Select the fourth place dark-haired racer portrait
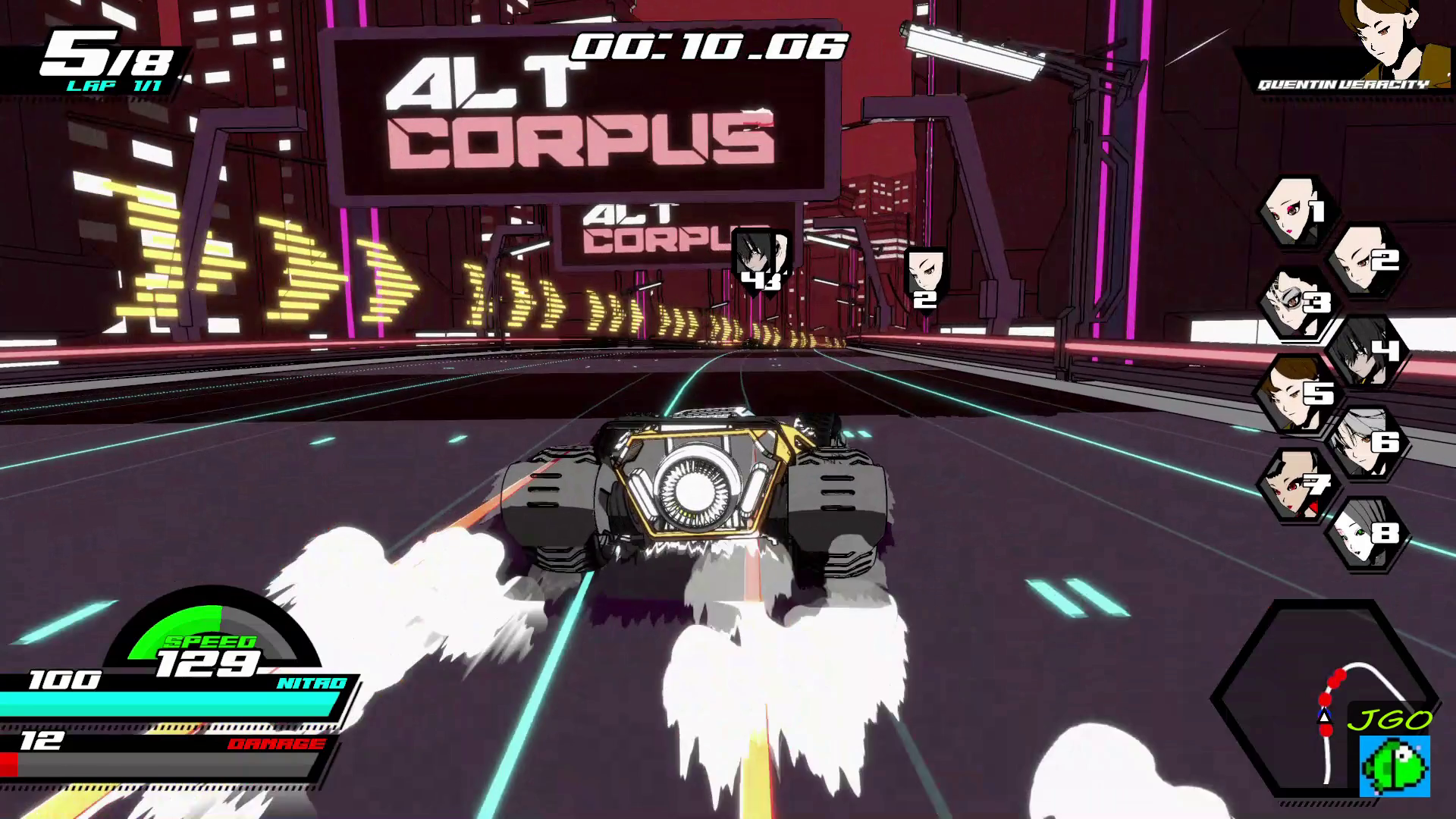The image size is (1456, 819). [x=1363, y=351]
